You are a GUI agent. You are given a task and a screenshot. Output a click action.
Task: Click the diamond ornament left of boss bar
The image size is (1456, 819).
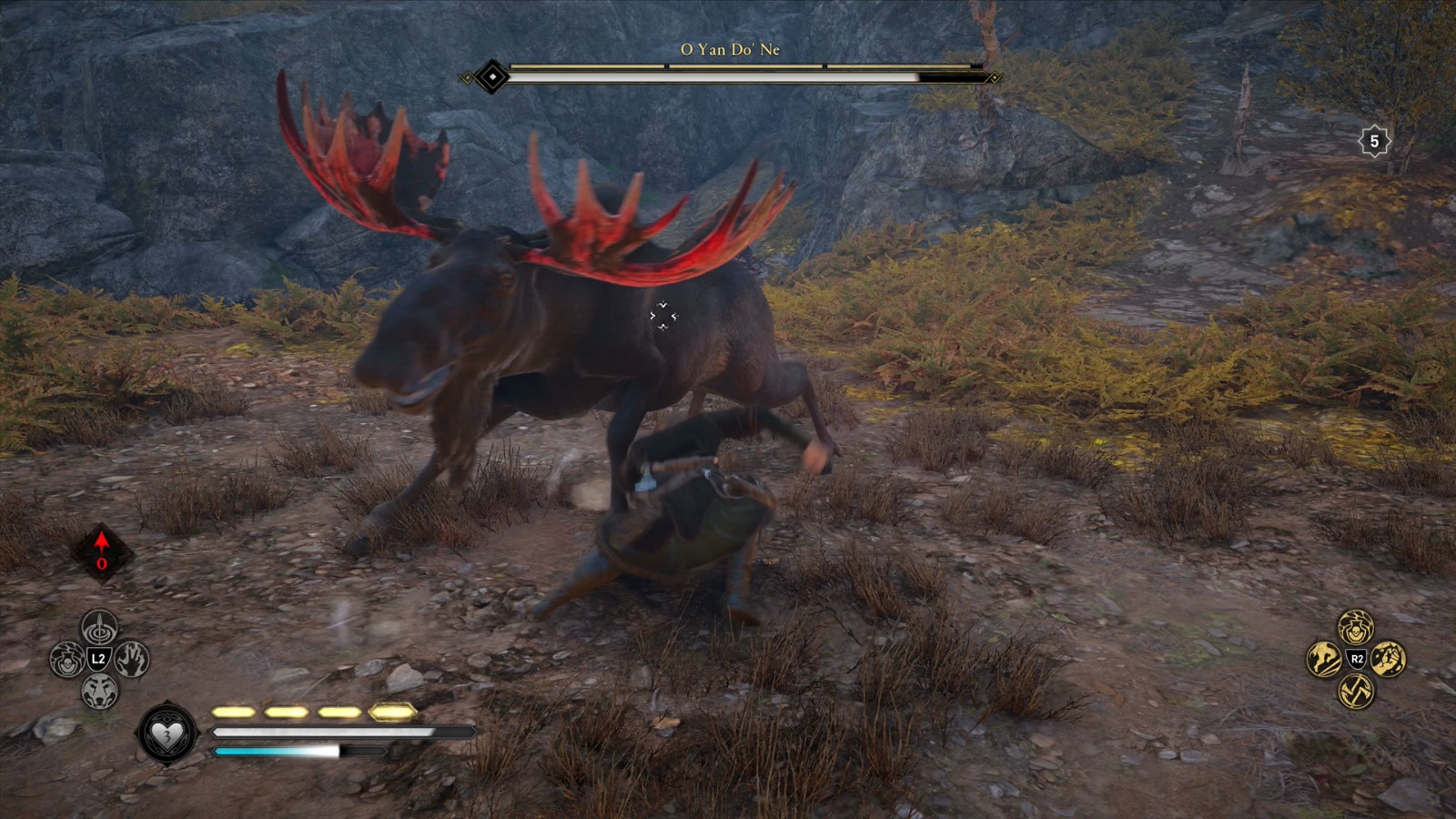(x=491, y=78)
